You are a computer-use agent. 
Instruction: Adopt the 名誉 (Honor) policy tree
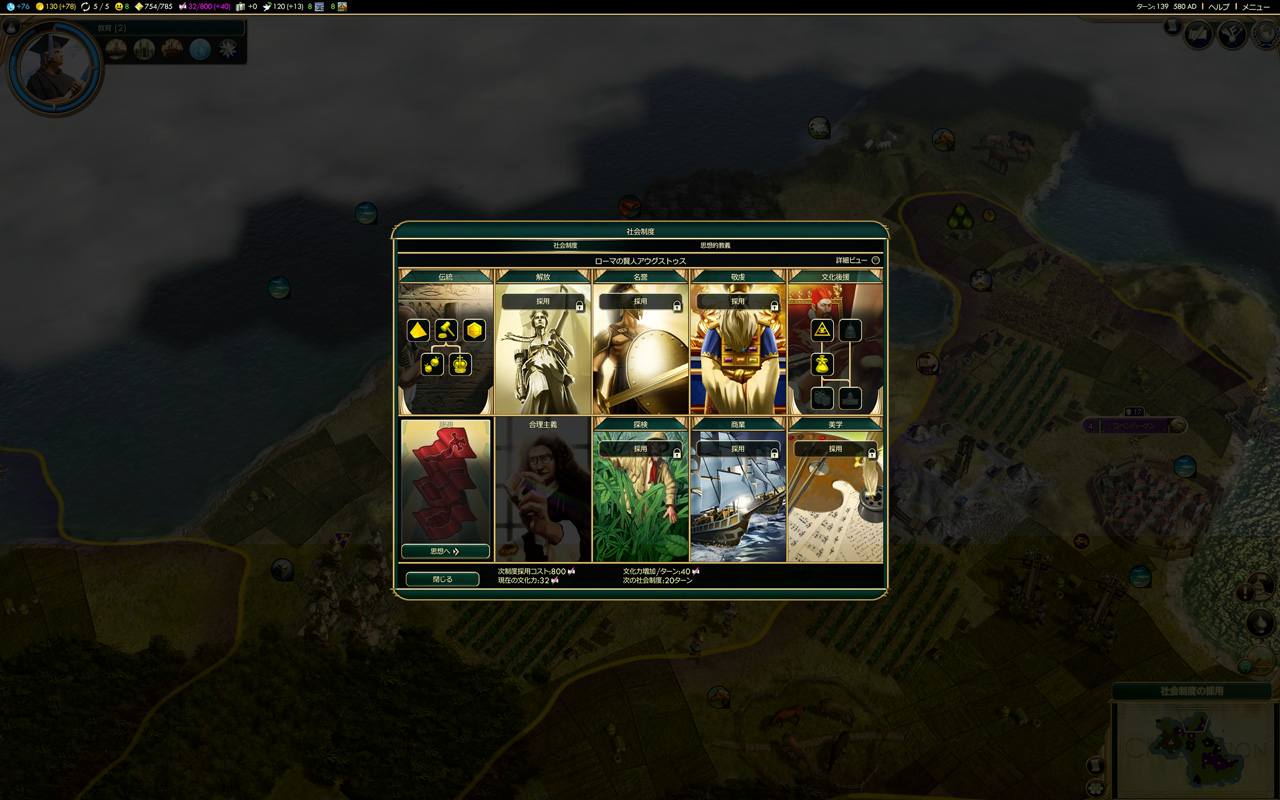pos(640,301)
